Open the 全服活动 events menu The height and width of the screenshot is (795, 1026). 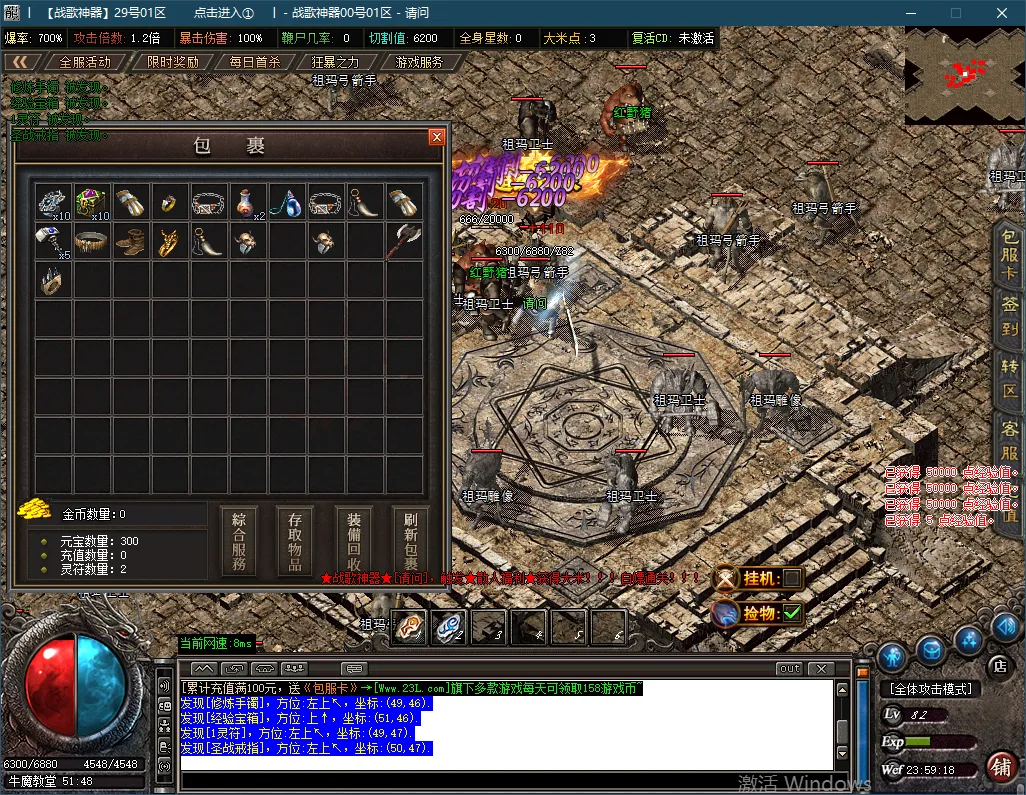85,62
